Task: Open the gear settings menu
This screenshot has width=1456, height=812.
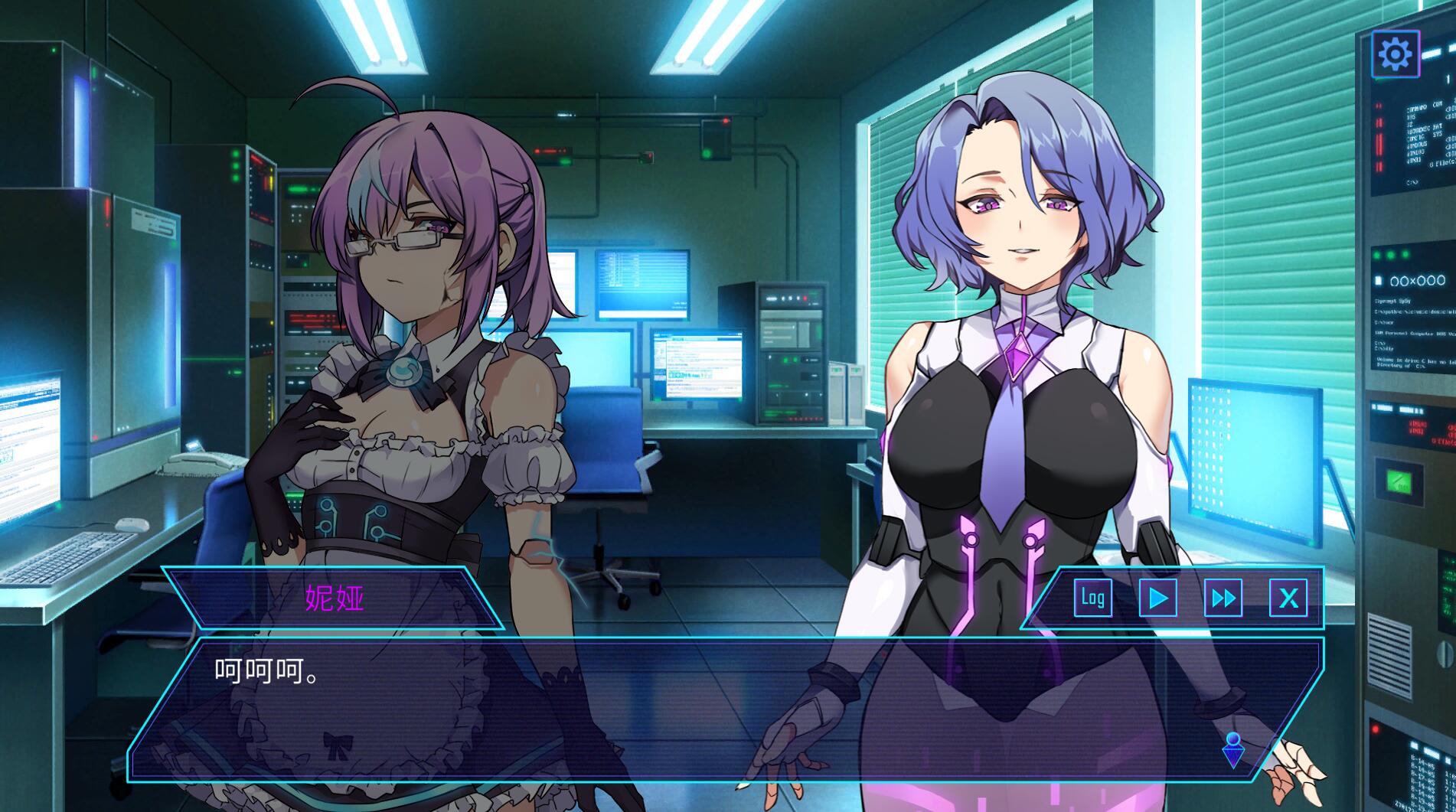Action: point(1395,54)
